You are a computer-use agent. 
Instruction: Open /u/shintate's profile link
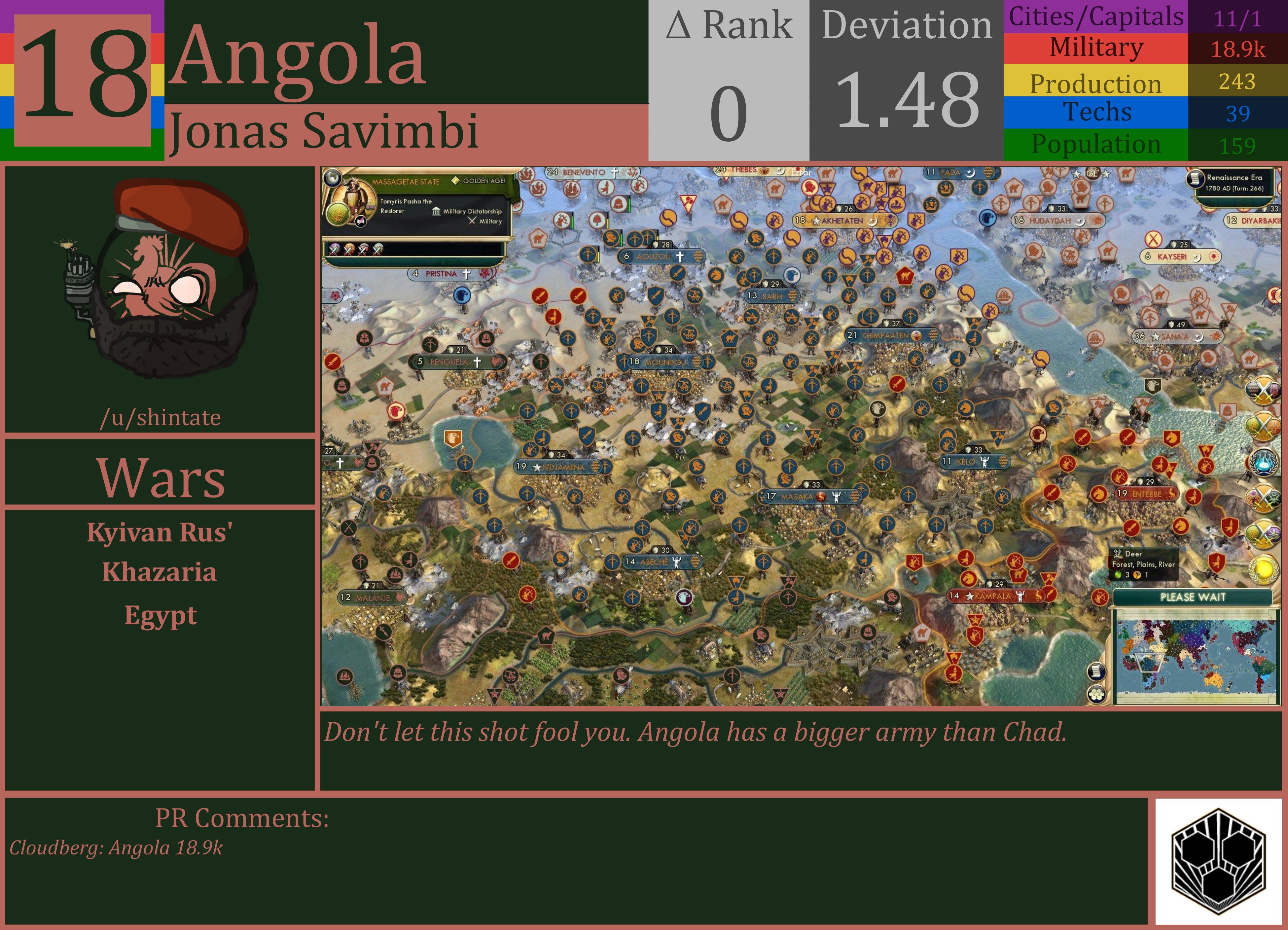(160, 417)
